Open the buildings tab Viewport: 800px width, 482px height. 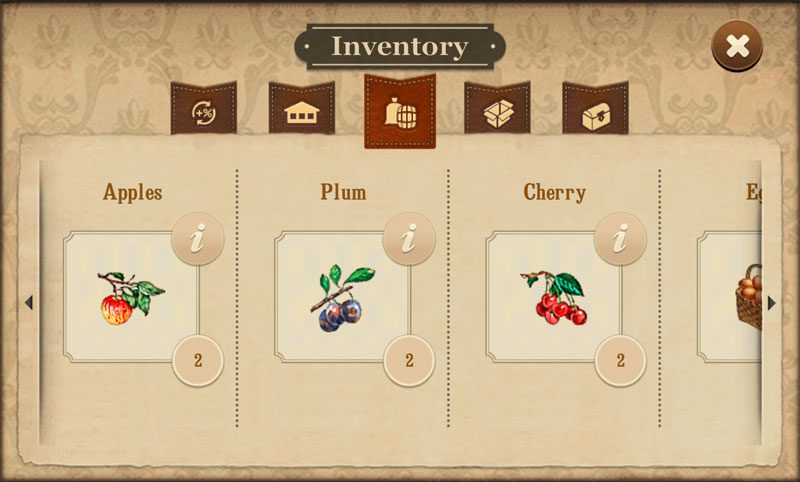[x=301, y=112]
